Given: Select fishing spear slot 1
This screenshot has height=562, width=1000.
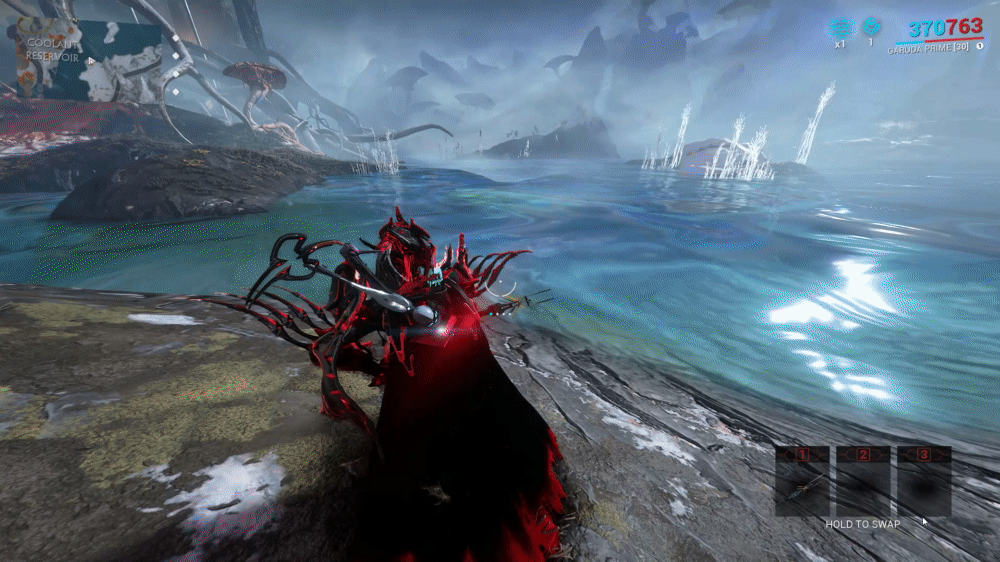Looking at the screenshot, I should 802,482.
